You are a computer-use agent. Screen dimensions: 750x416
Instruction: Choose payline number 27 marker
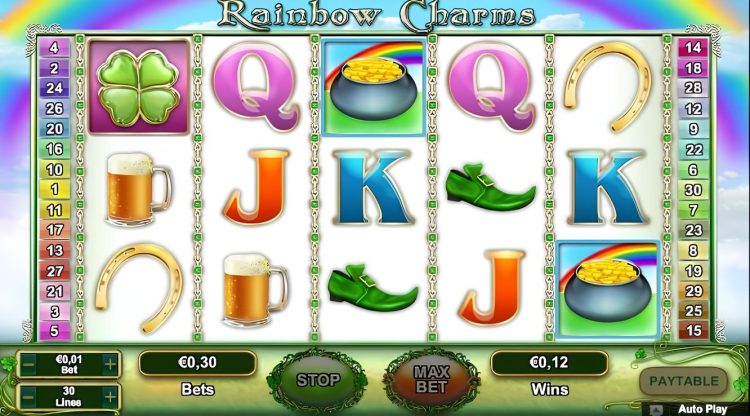click(54, 270)
